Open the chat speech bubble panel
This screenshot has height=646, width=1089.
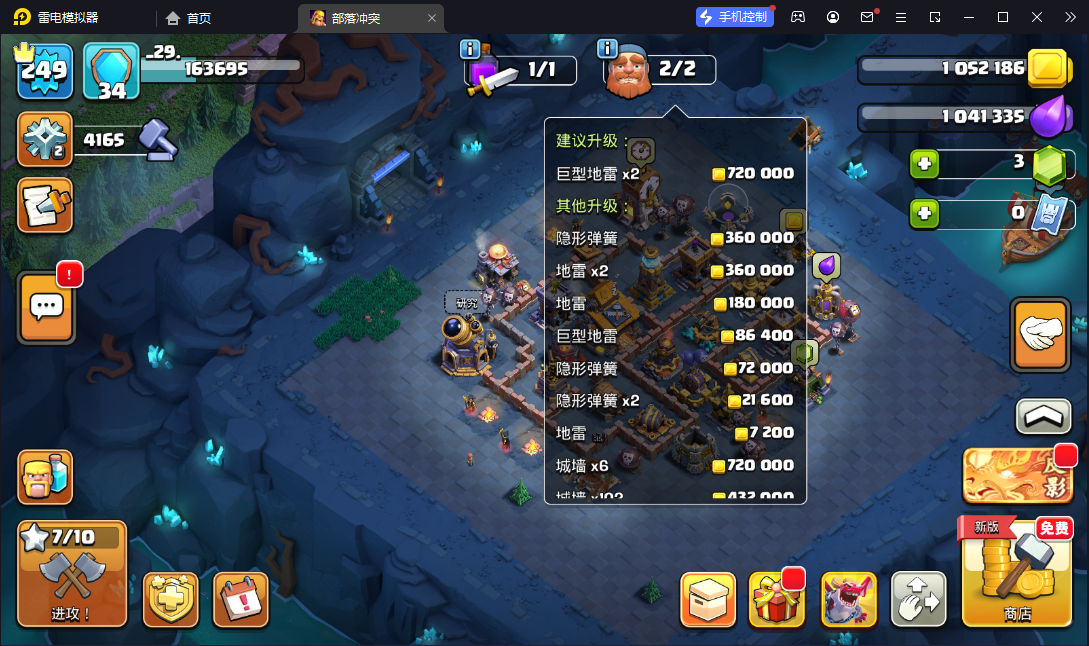coord(45,307)
